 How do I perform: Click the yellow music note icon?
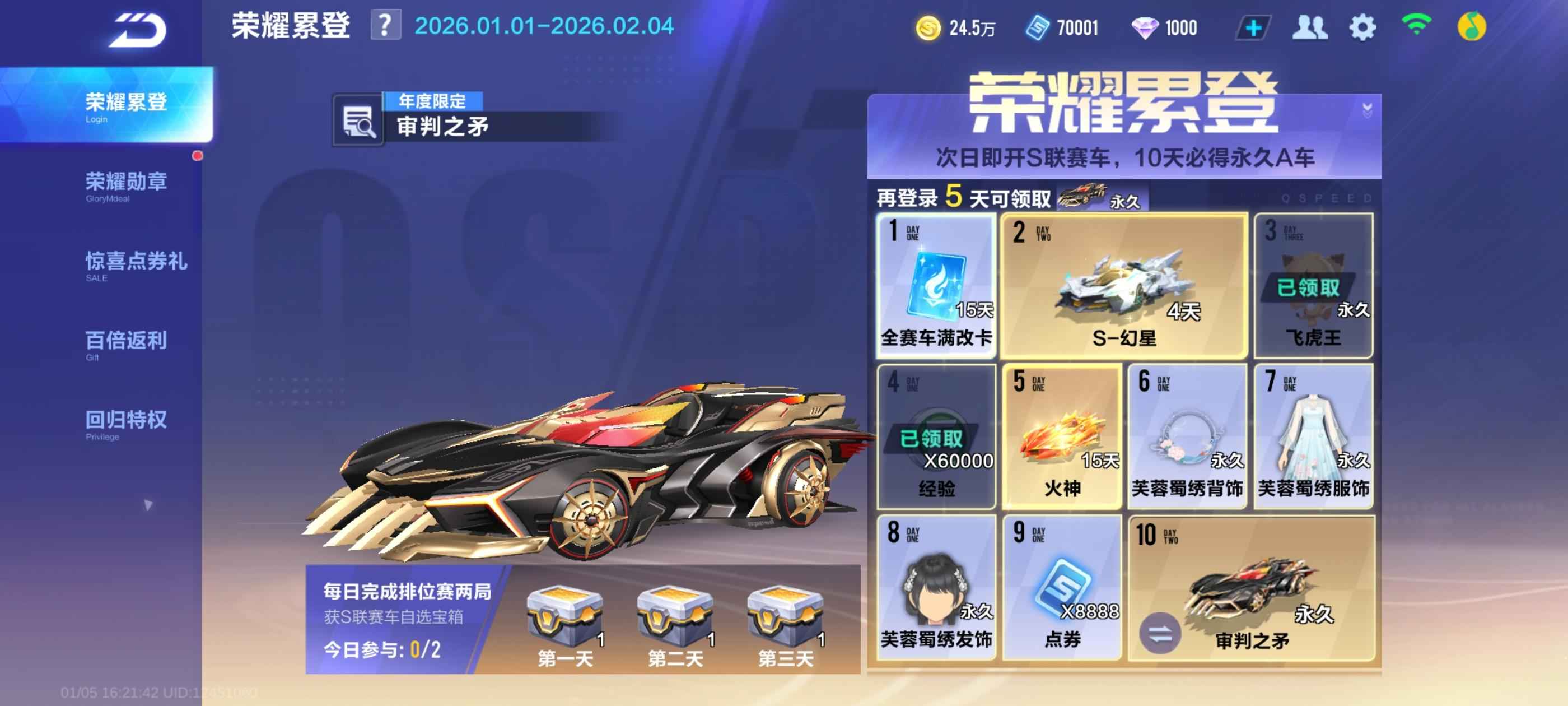1471,27
